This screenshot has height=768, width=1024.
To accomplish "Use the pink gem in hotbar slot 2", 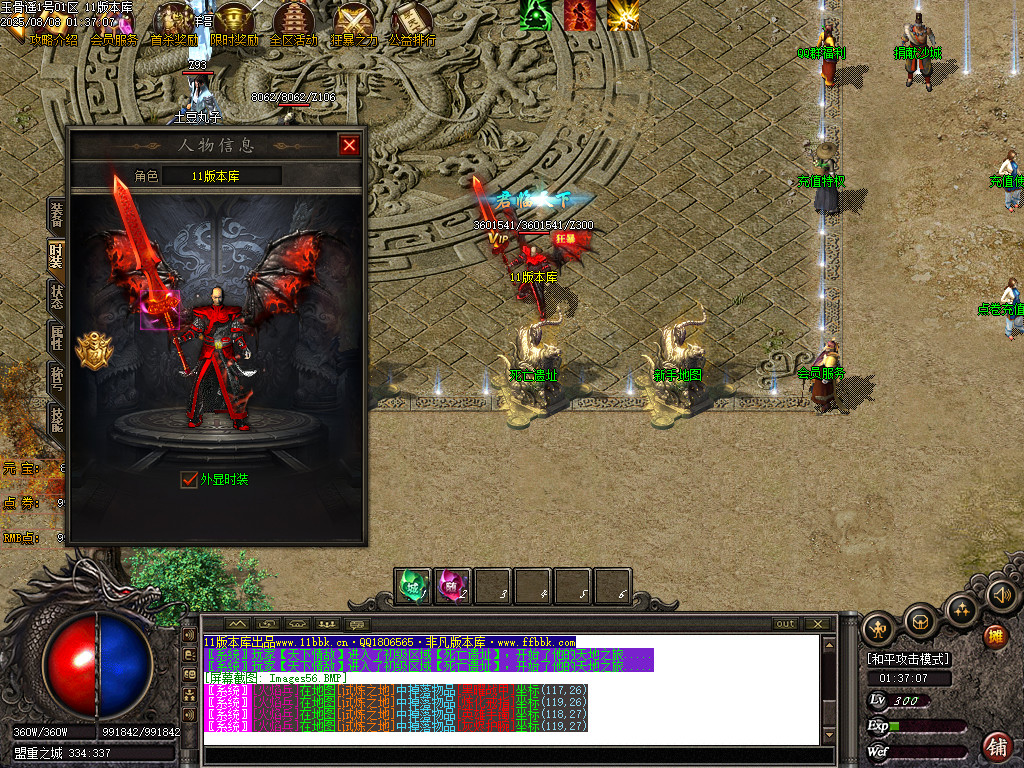I will point(453,585).
